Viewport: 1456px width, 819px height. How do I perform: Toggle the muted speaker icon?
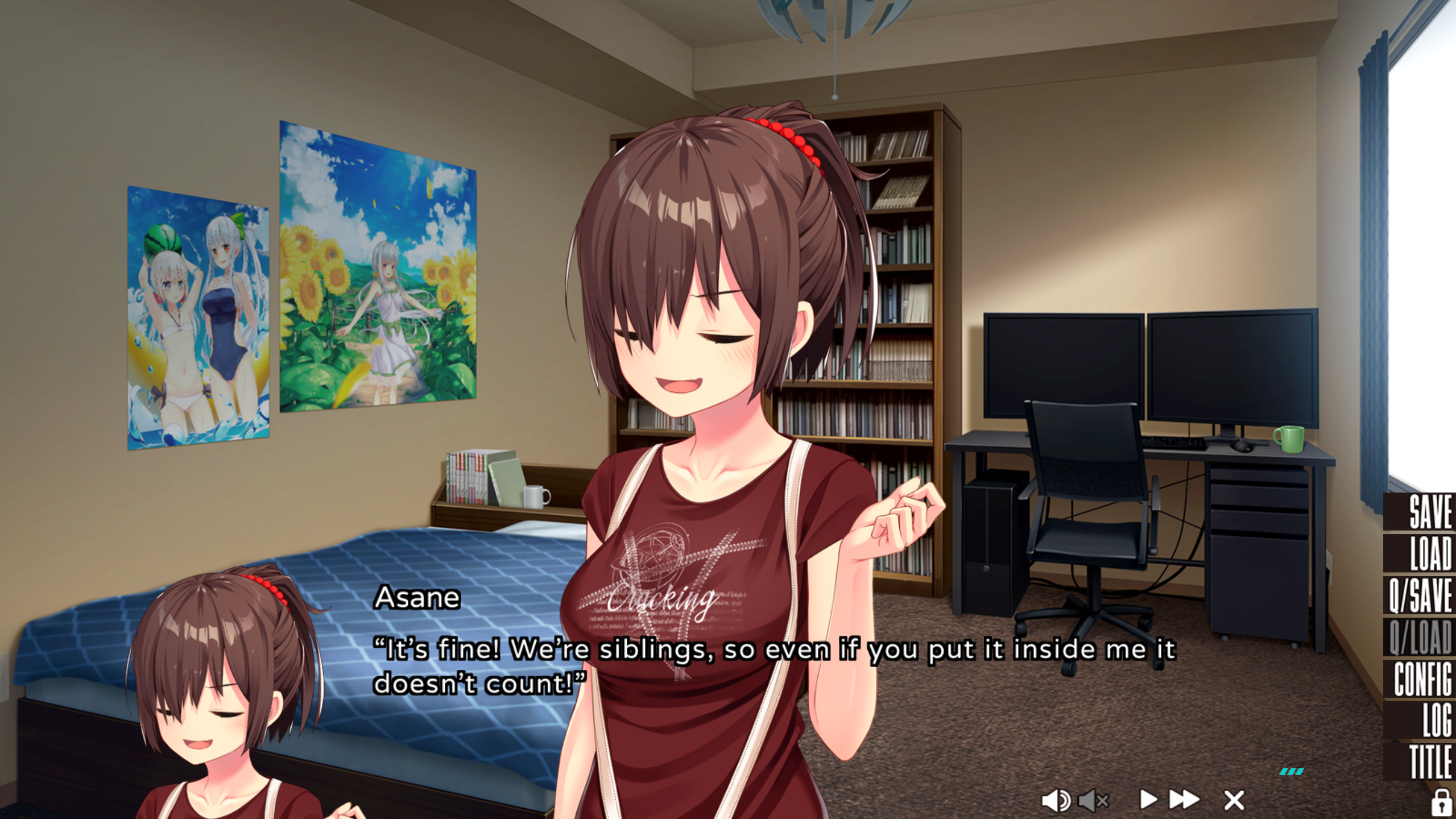(1093, 801)
